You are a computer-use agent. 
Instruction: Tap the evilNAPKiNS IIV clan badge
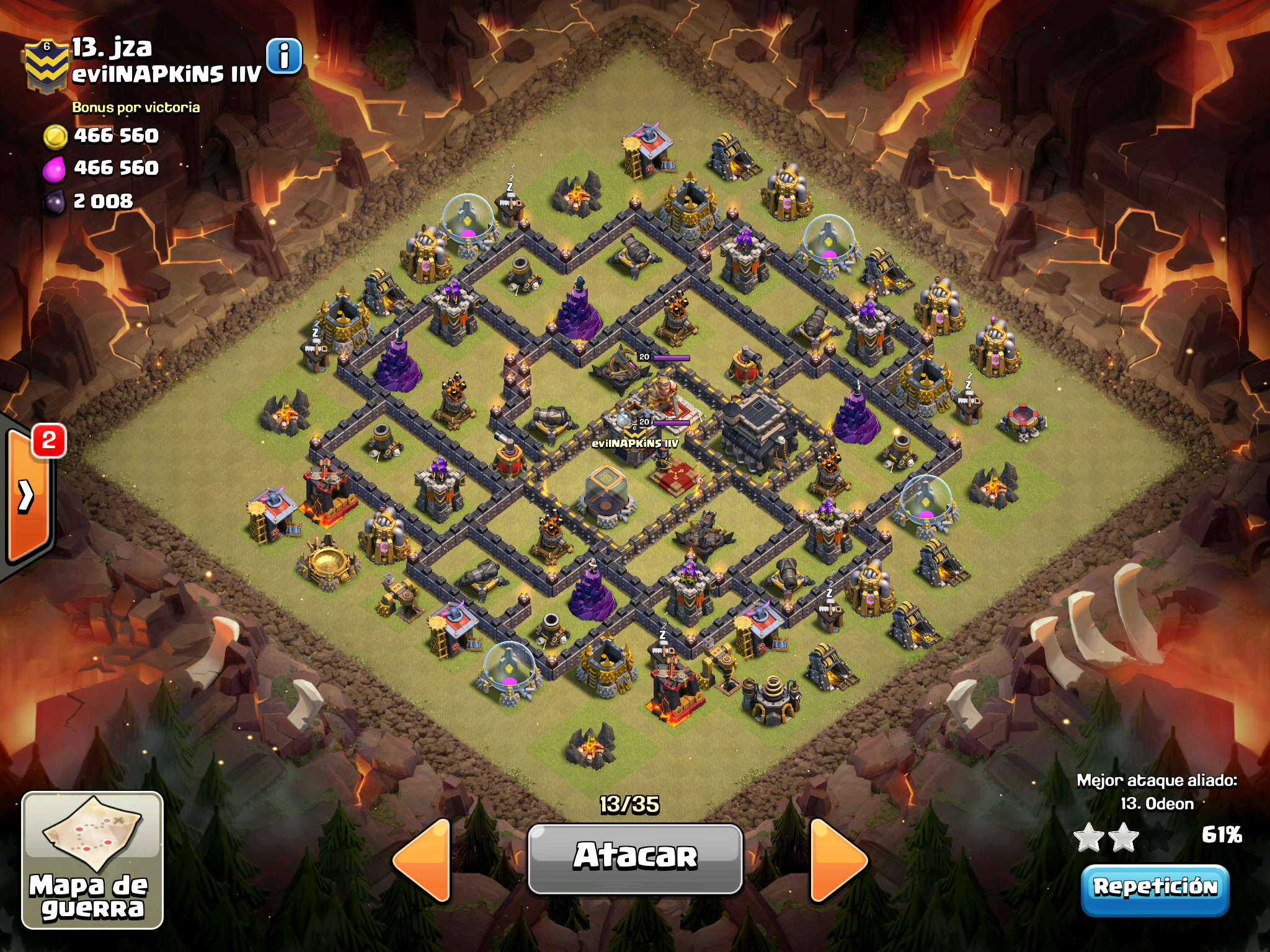(x=46, y=67)
